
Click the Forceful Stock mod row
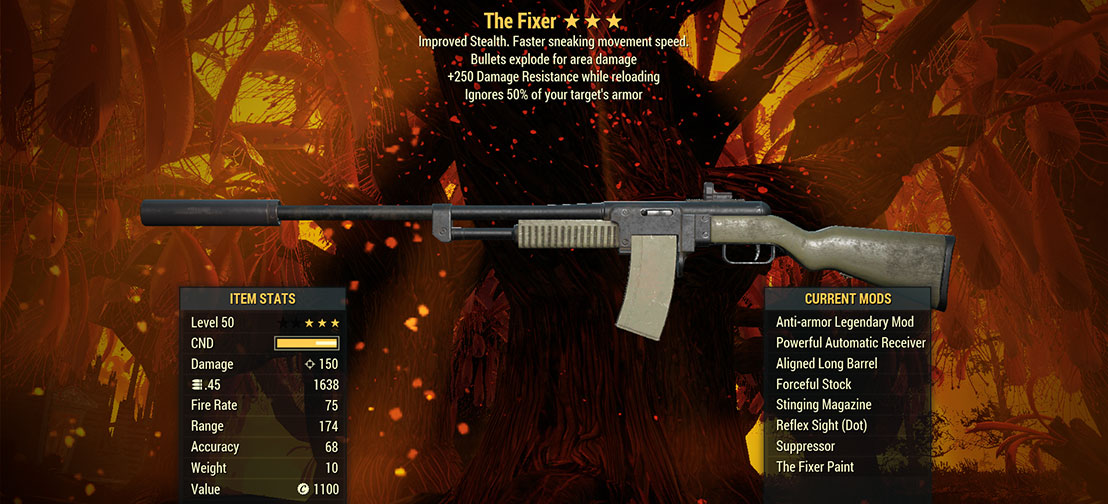click(813, 384)
